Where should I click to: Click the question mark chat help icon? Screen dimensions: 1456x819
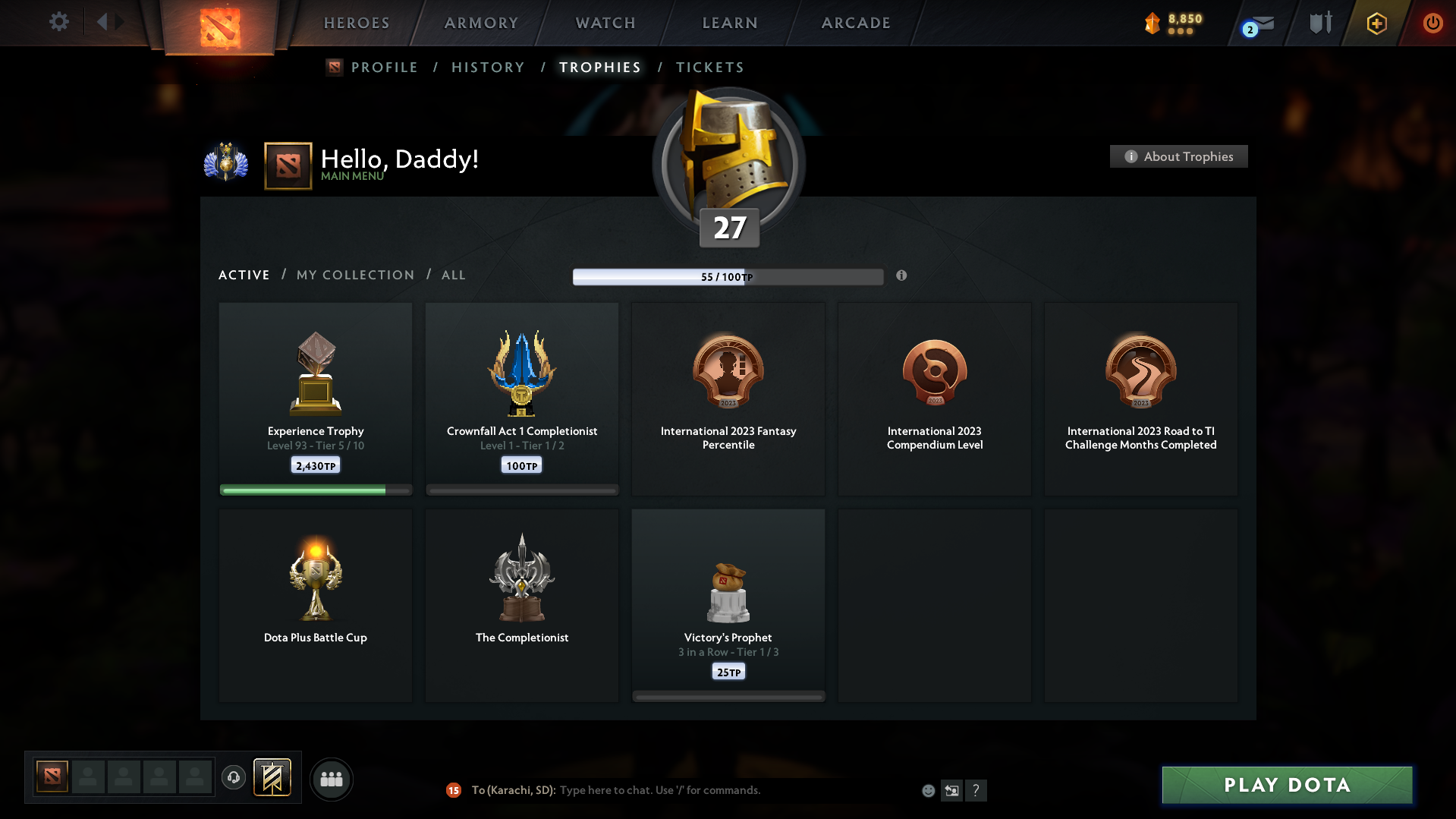(976, 790)
